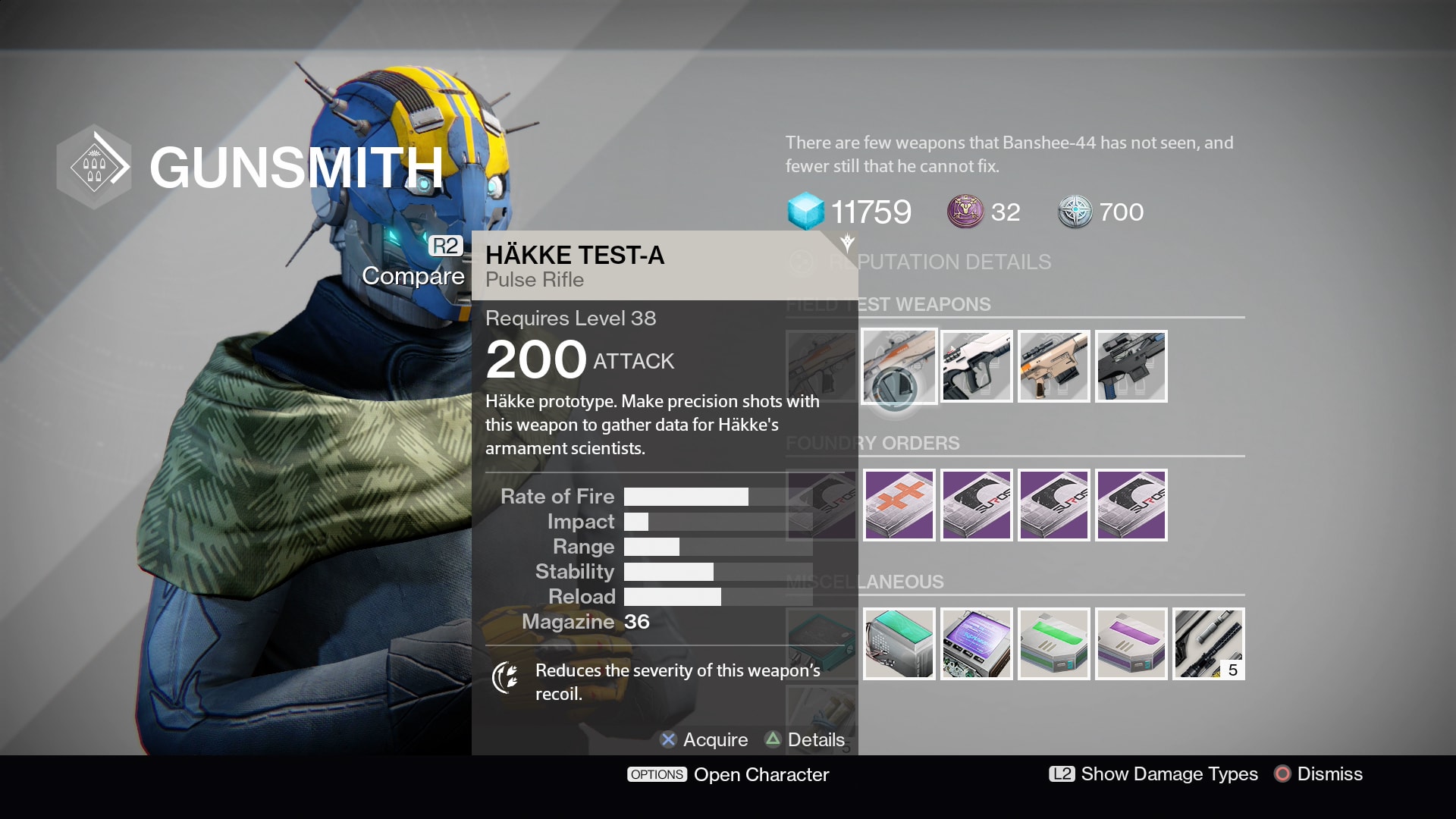Pick the black field test rifle
The image size is (1456, 819).
(1131, 366)
